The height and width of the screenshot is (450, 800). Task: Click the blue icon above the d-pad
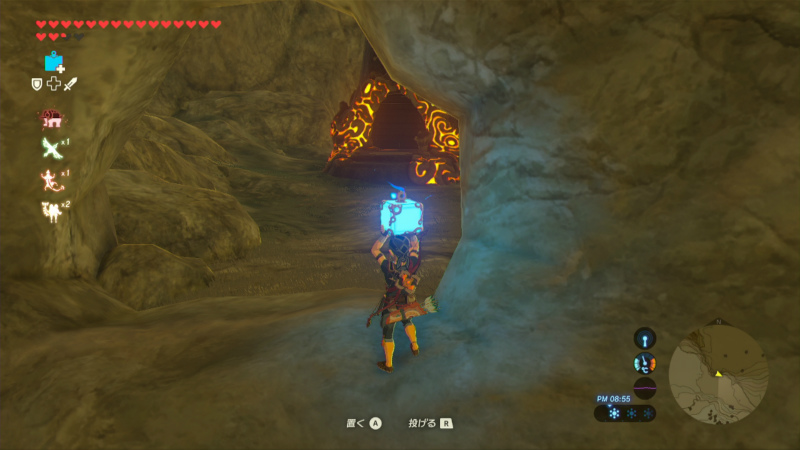[53, 63]
